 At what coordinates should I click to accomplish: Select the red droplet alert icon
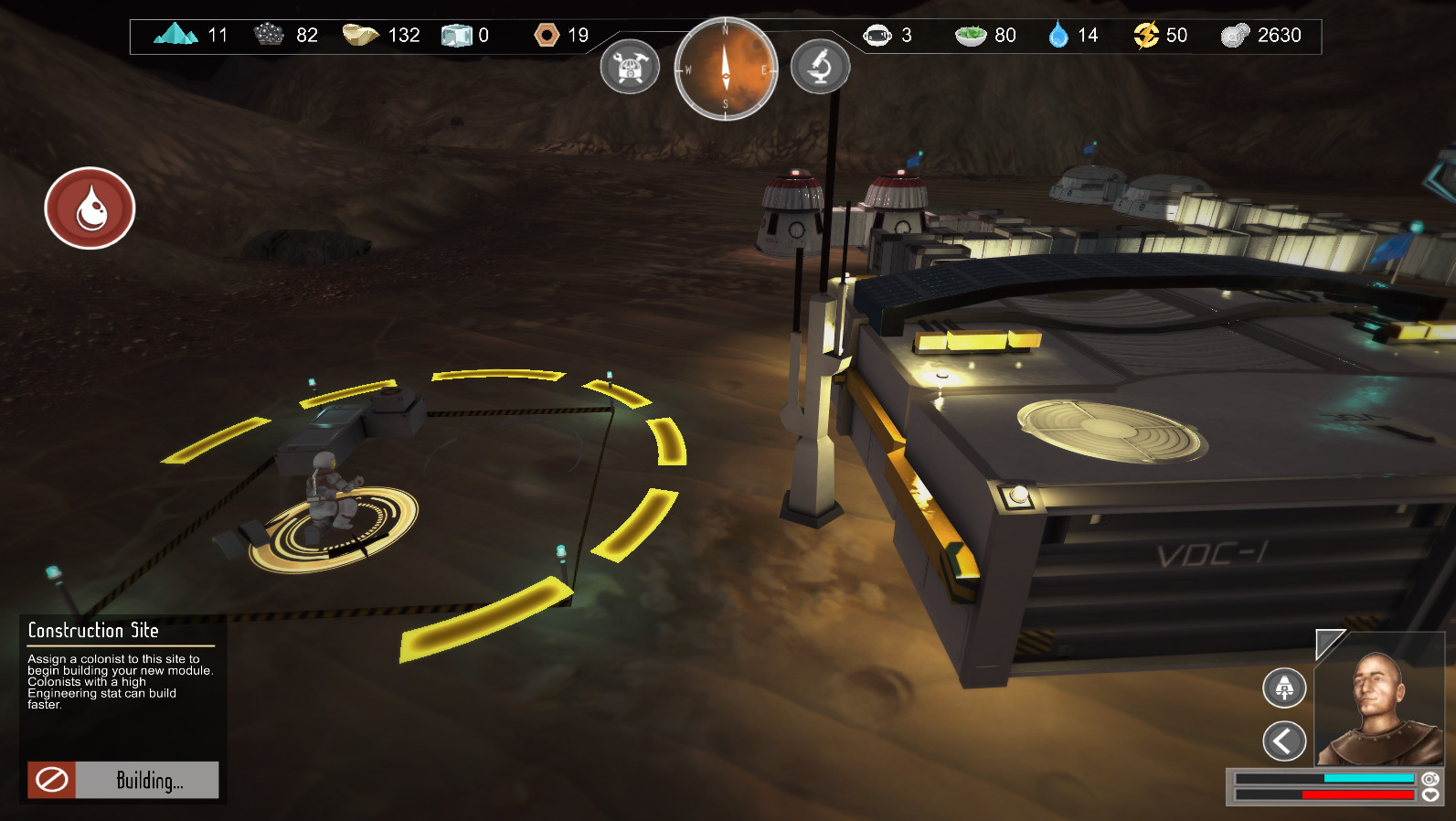point(90,208)
